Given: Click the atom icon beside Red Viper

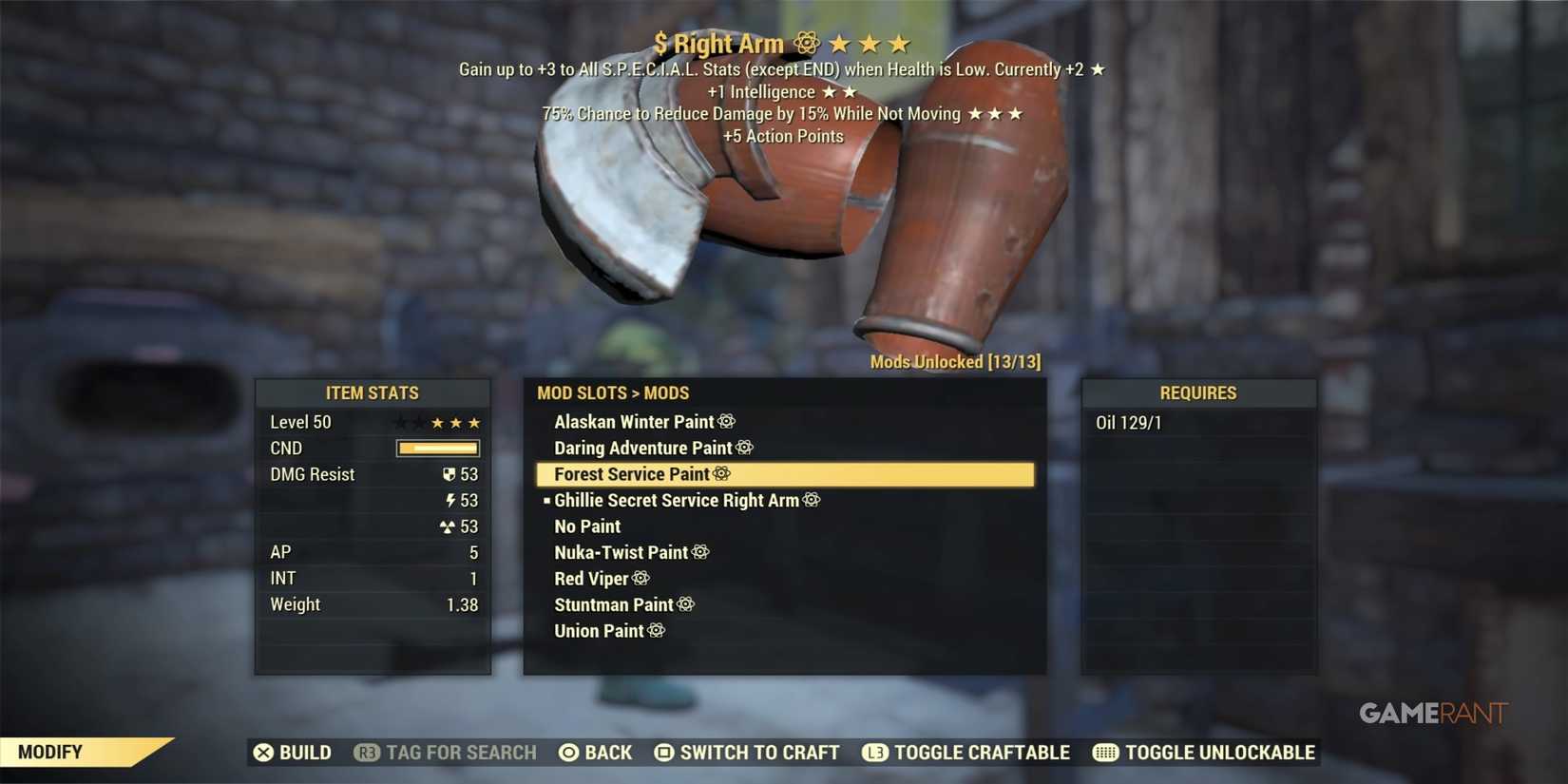Looking at the screenshot, I should (x=641, y=578).
